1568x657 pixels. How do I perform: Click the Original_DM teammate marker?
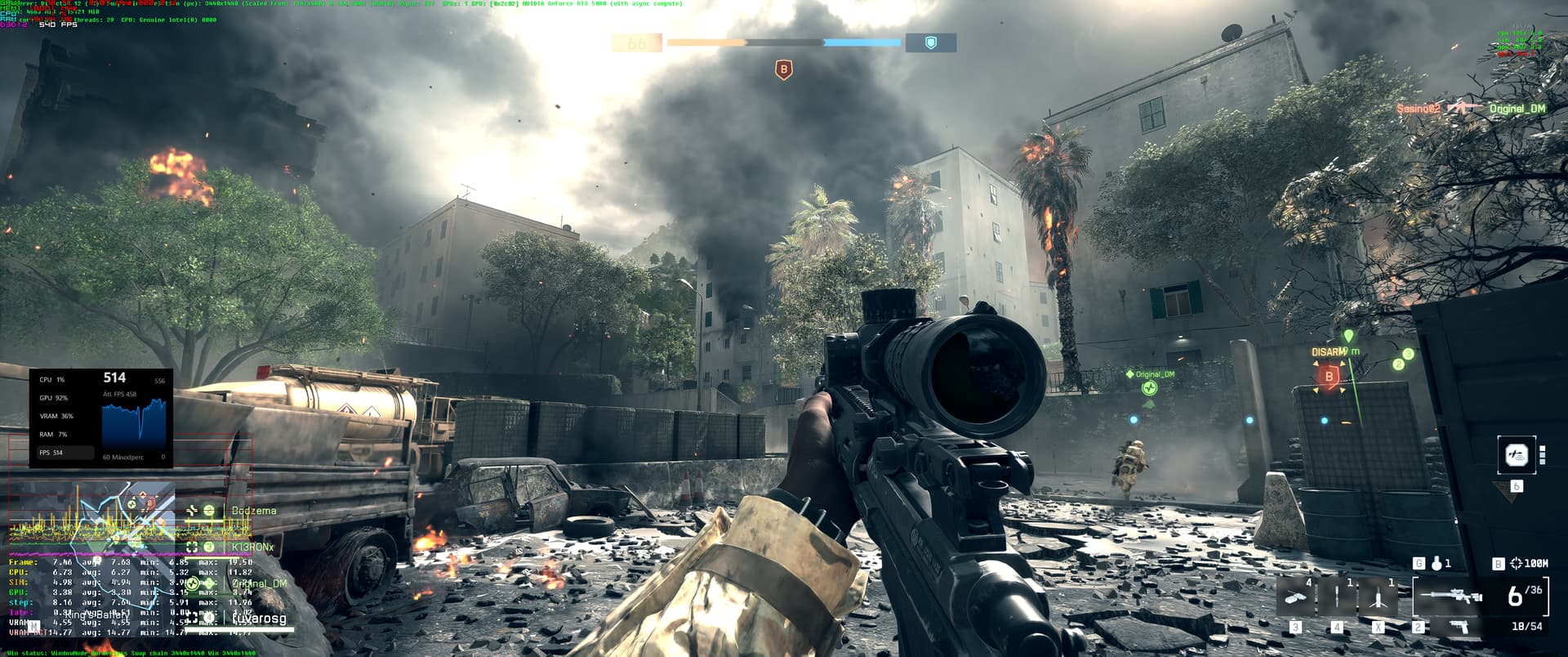coord(1150,387)
